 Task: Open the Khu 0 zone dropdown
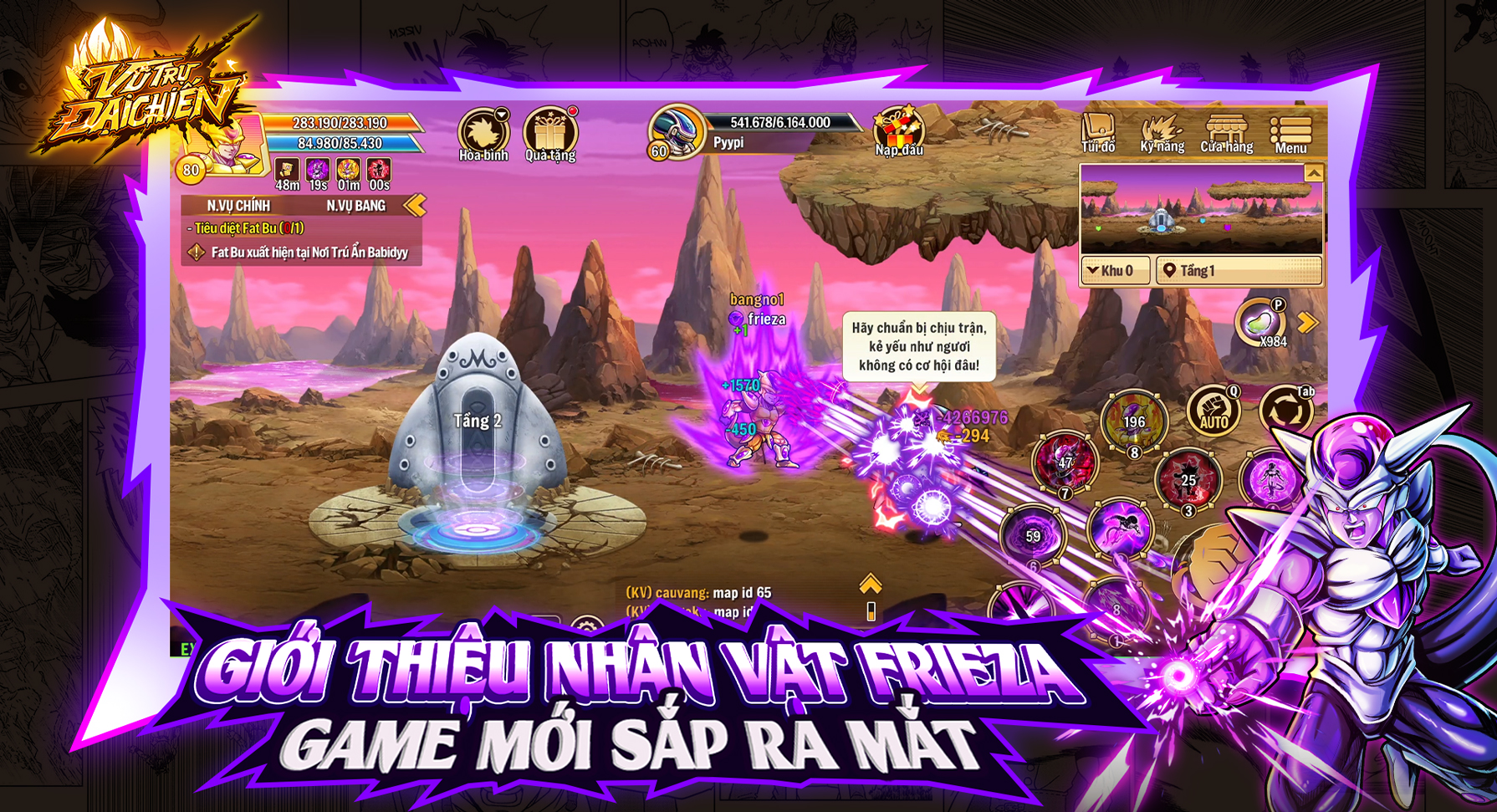1115,271
